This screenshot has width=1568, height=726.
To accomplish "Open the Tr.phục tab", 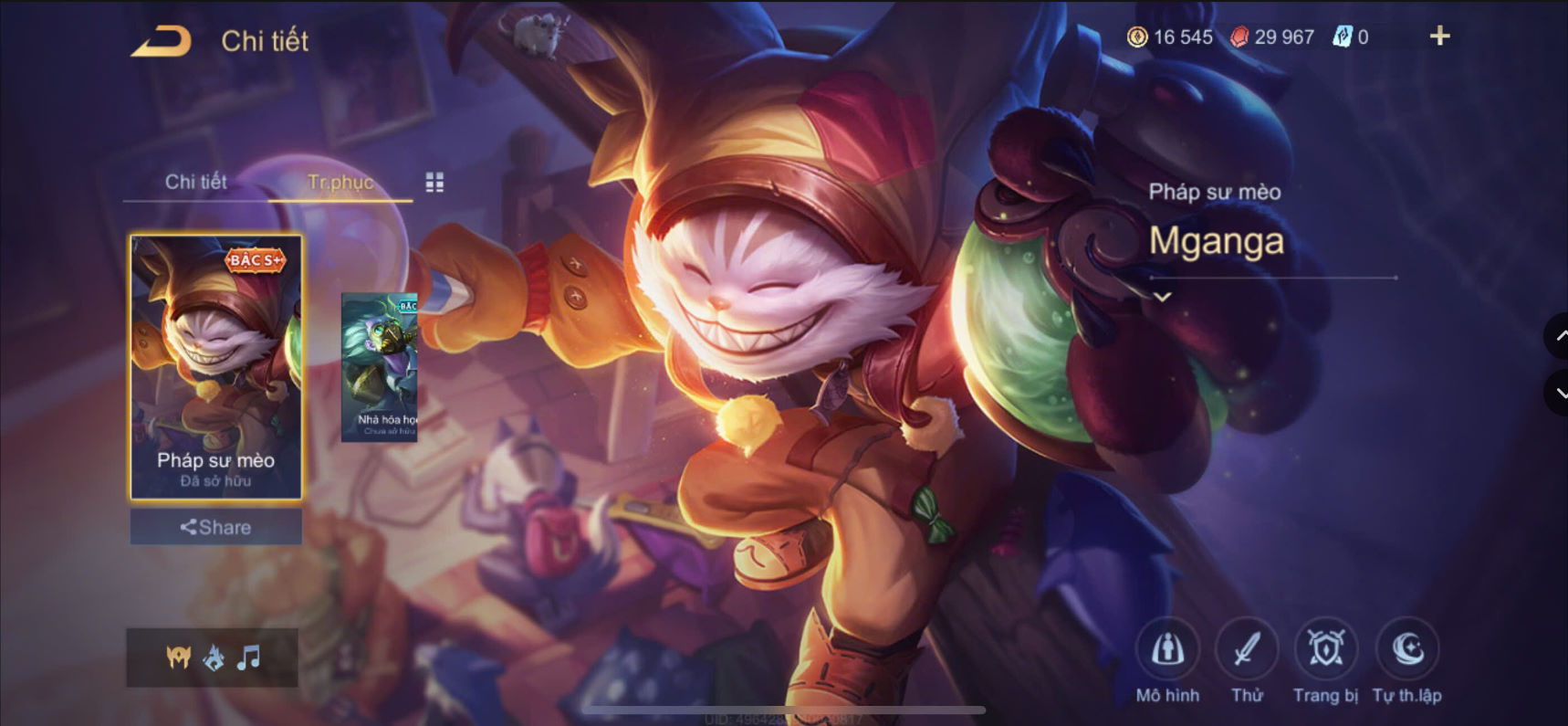I will click(340, 182).
